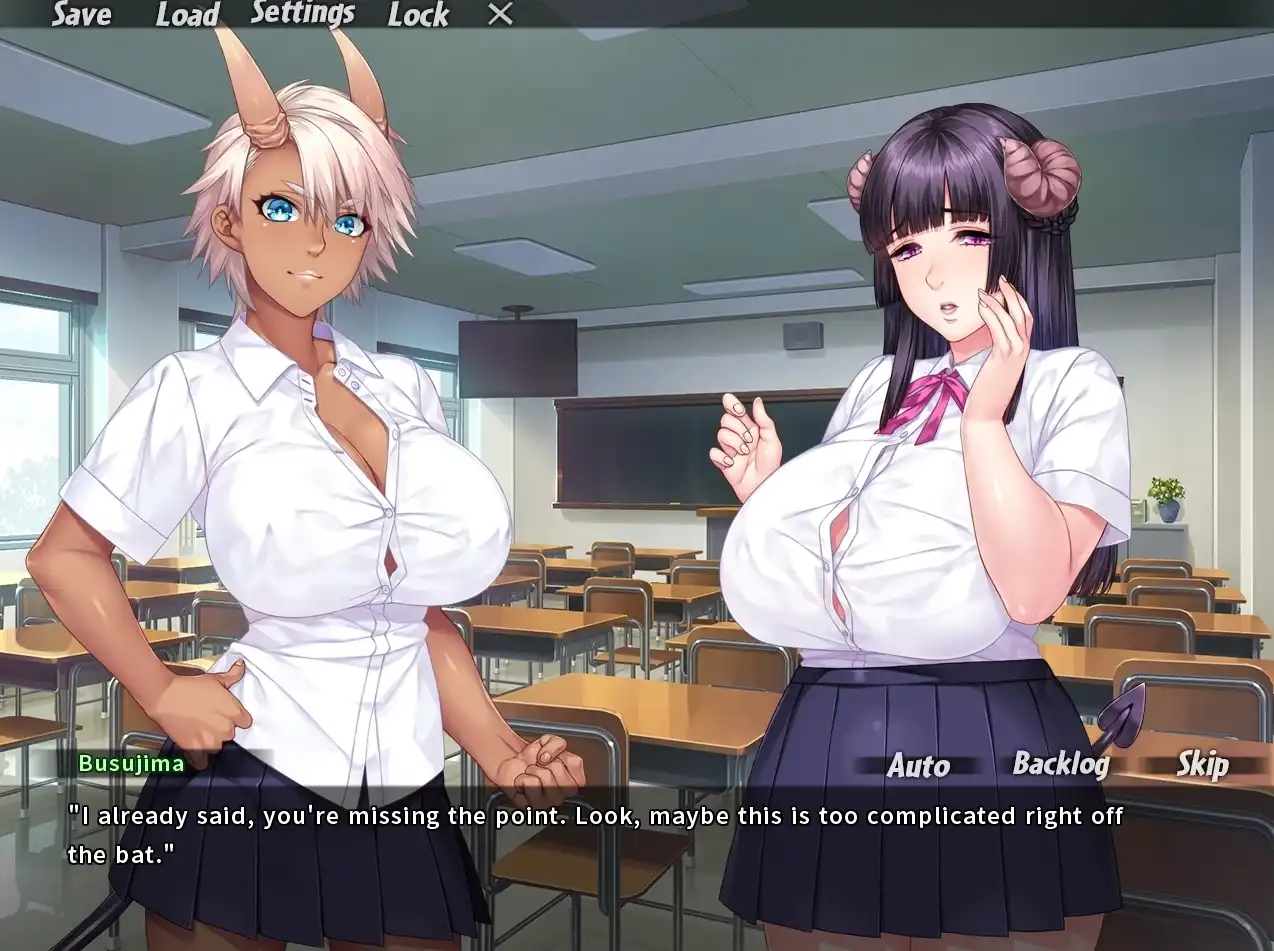This screenshot has height=951, width=1274.
Task: Close the top menu bar with X
Action: coord(500,14)
